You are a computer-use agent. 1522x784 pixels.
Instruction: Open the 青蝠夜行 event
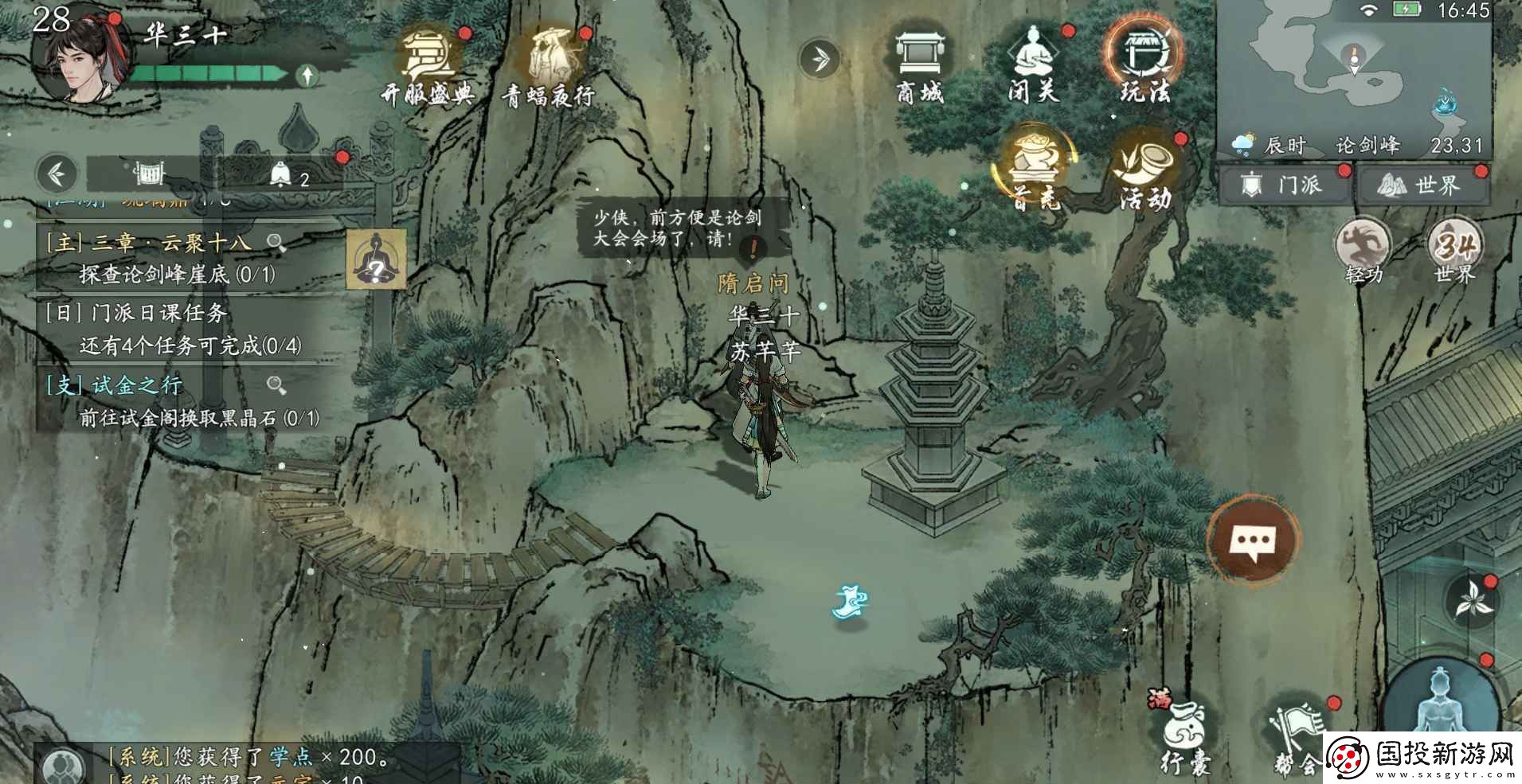550,68
